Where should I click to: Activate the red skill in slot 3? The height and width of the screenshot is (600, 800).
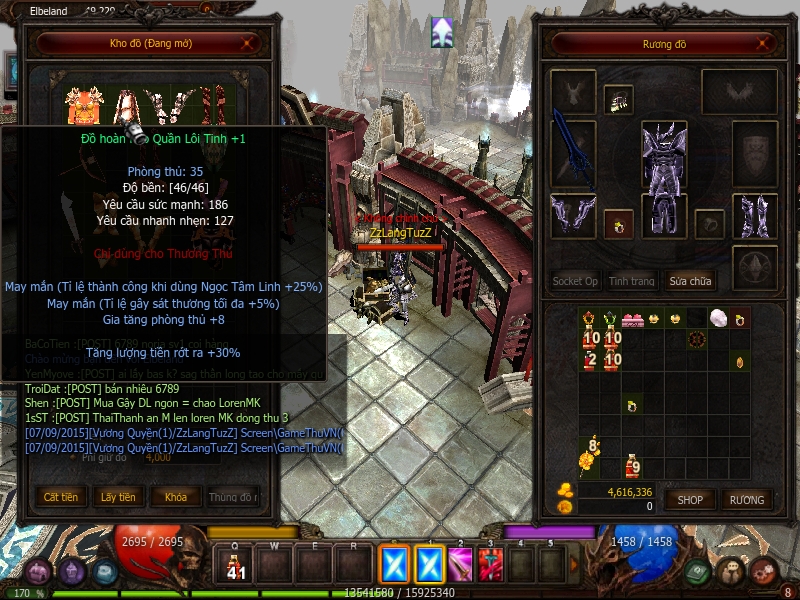click(491, 565)
